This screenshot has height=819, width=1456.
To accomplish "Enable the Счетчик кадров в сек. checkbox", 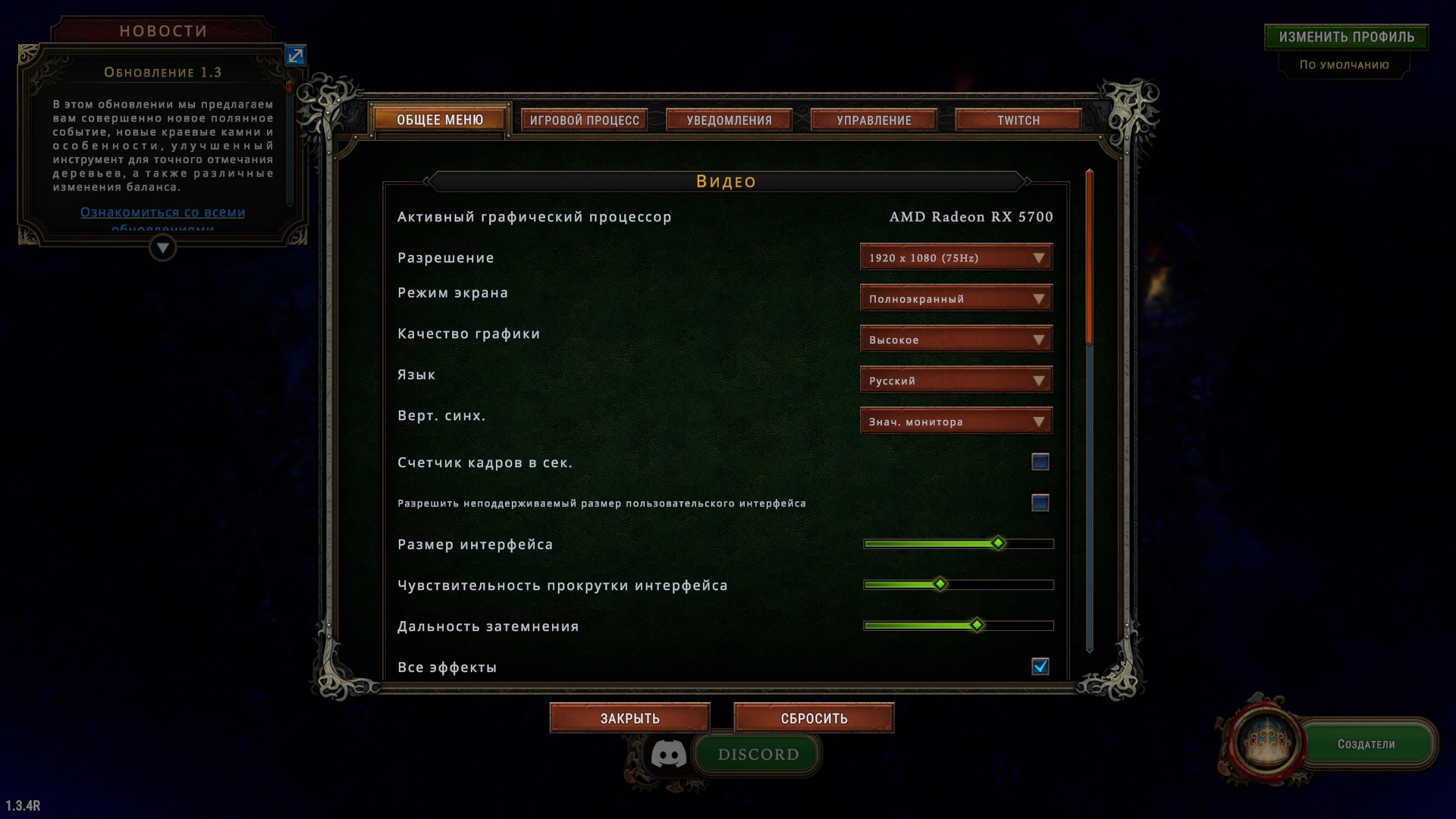I will (1040, 462).
